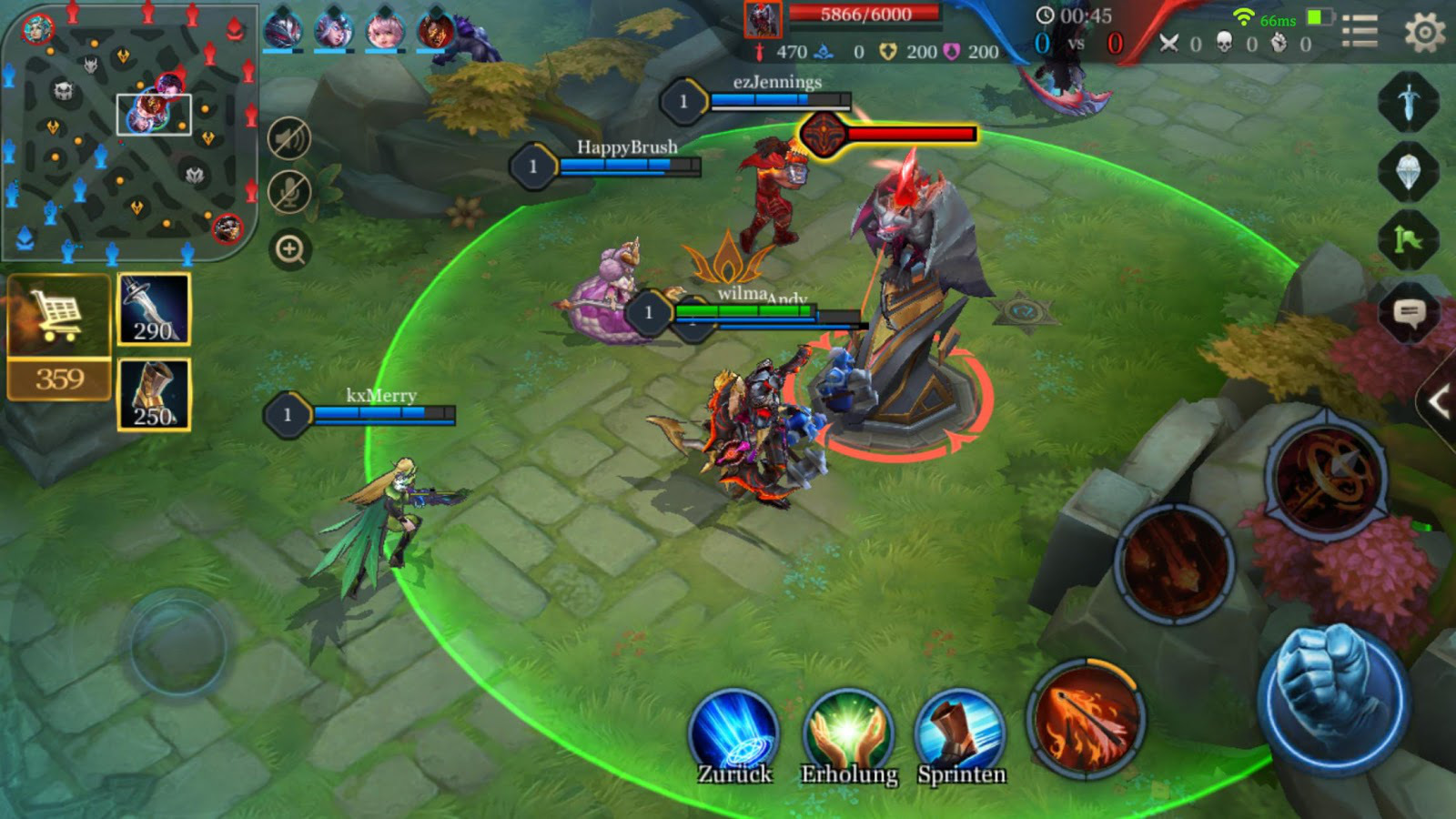Screen dimensions: 1456x819
Task: Open the shop cart button
Action: 59,316
